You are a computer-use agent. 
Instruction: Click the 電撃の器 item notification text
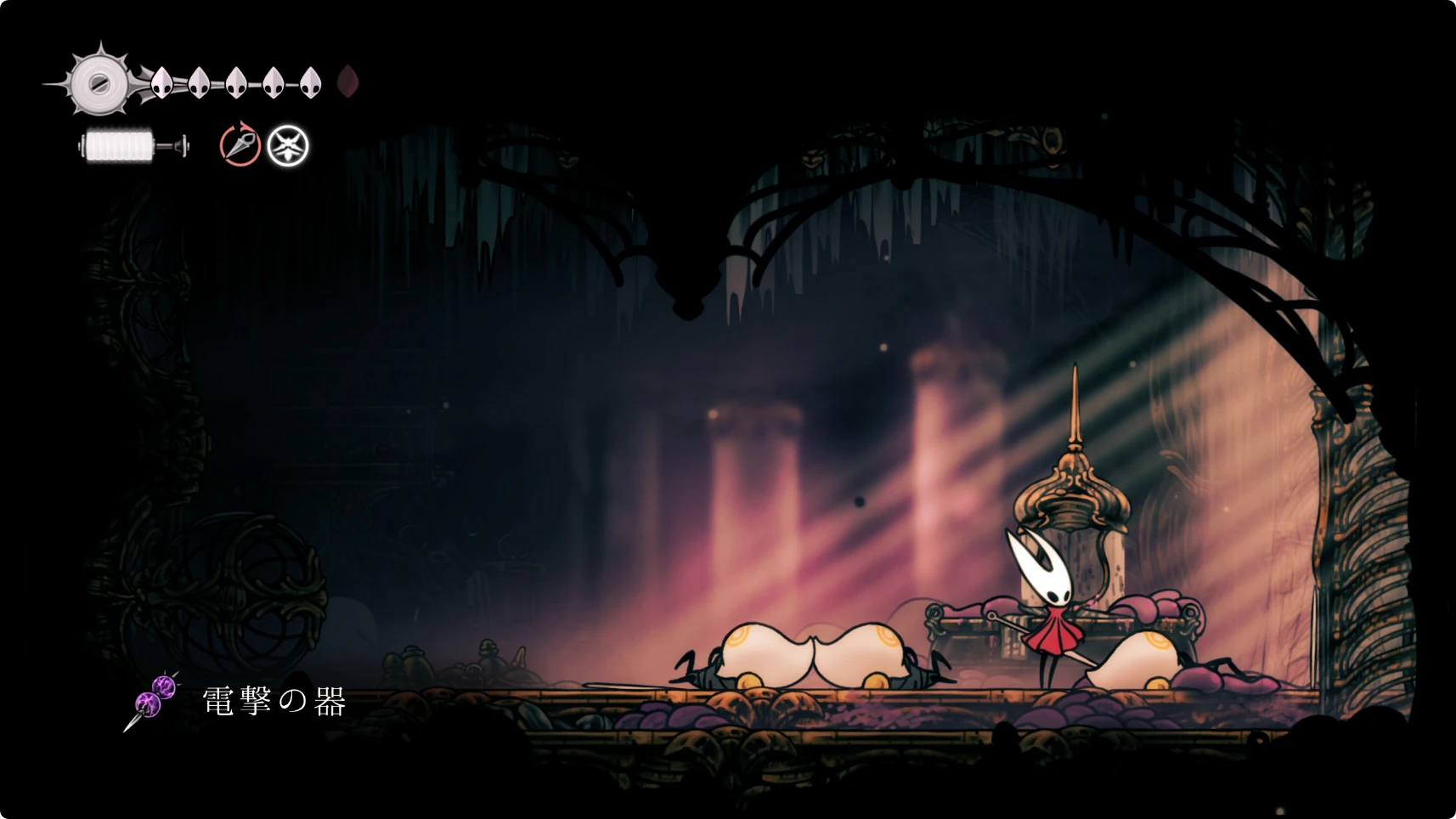[274, 702]
